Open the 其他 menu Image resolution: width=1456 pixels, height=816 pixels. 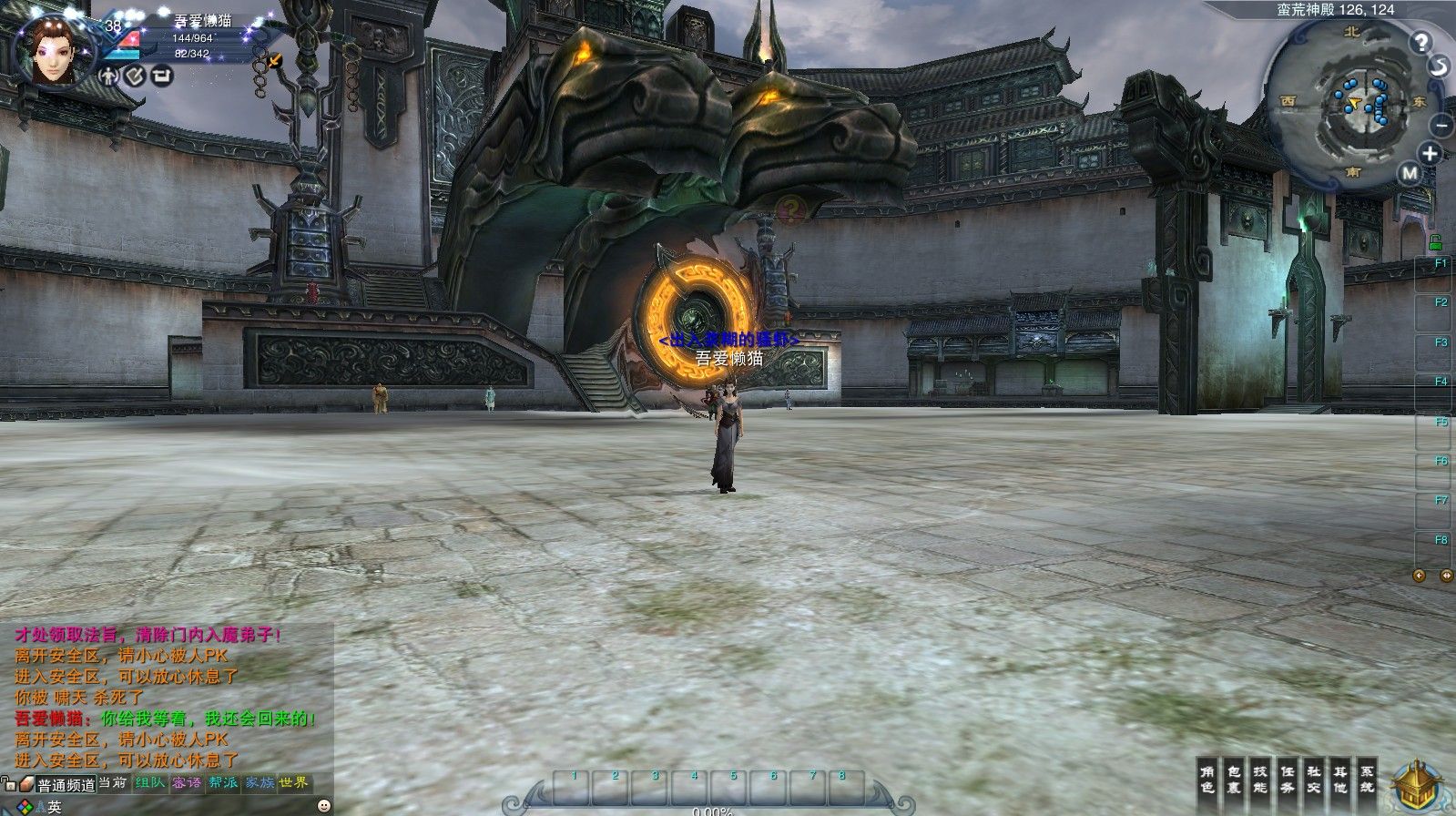1339,775
